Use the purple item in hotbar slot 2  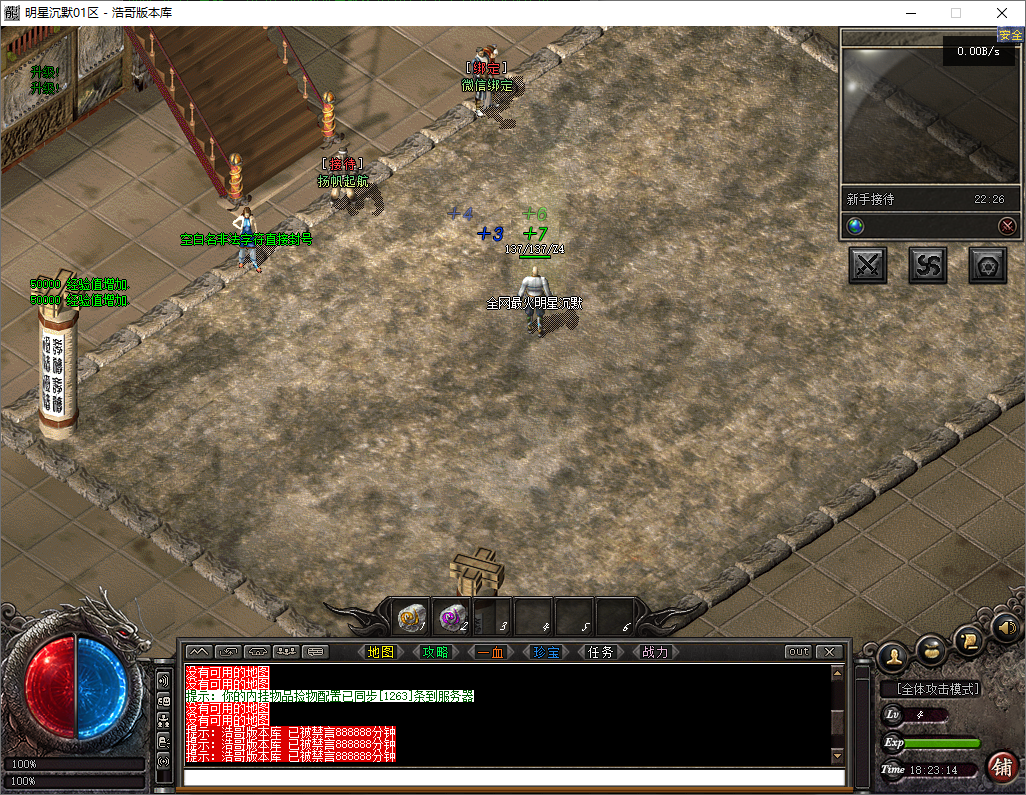(453, 618)
